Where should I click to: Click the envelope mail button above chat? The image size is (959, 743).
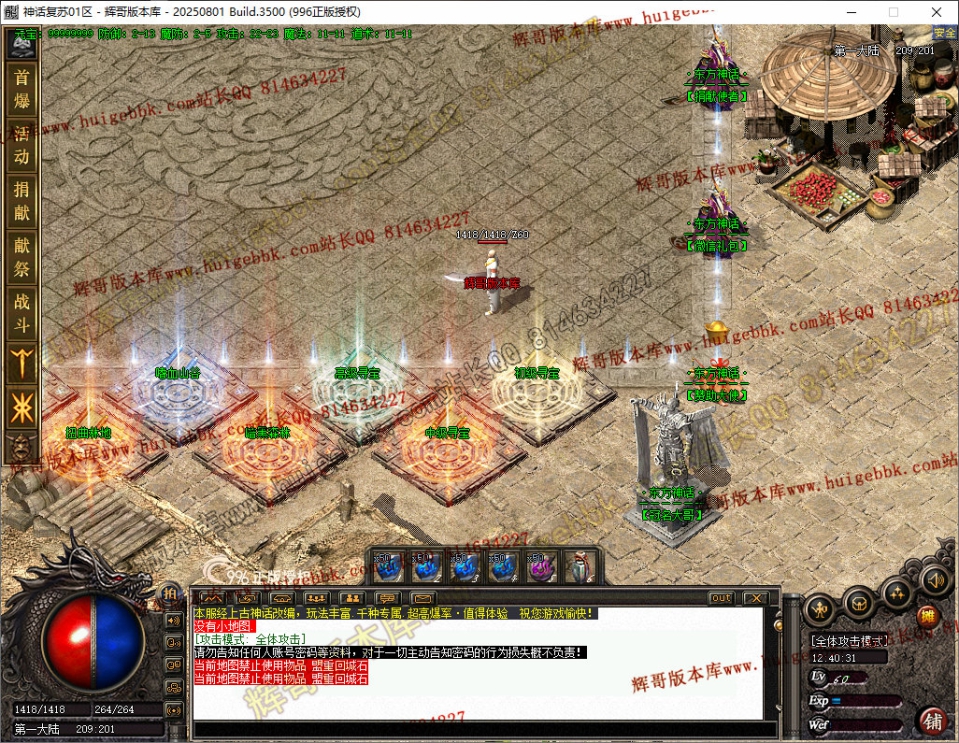click(422, 598)
